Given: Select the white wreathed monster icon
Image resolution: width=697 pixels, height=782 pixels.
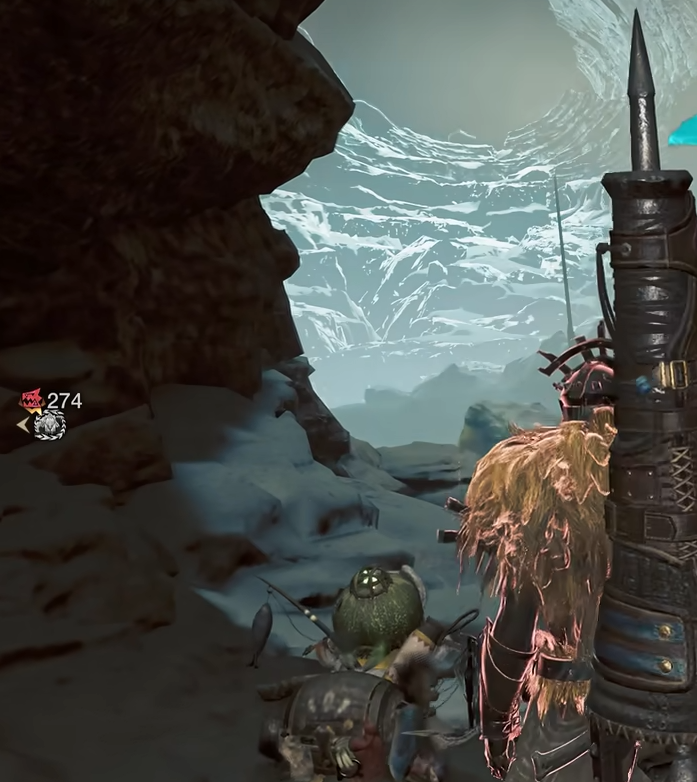Looking at the screenshot, I should [x=48, y=425].
